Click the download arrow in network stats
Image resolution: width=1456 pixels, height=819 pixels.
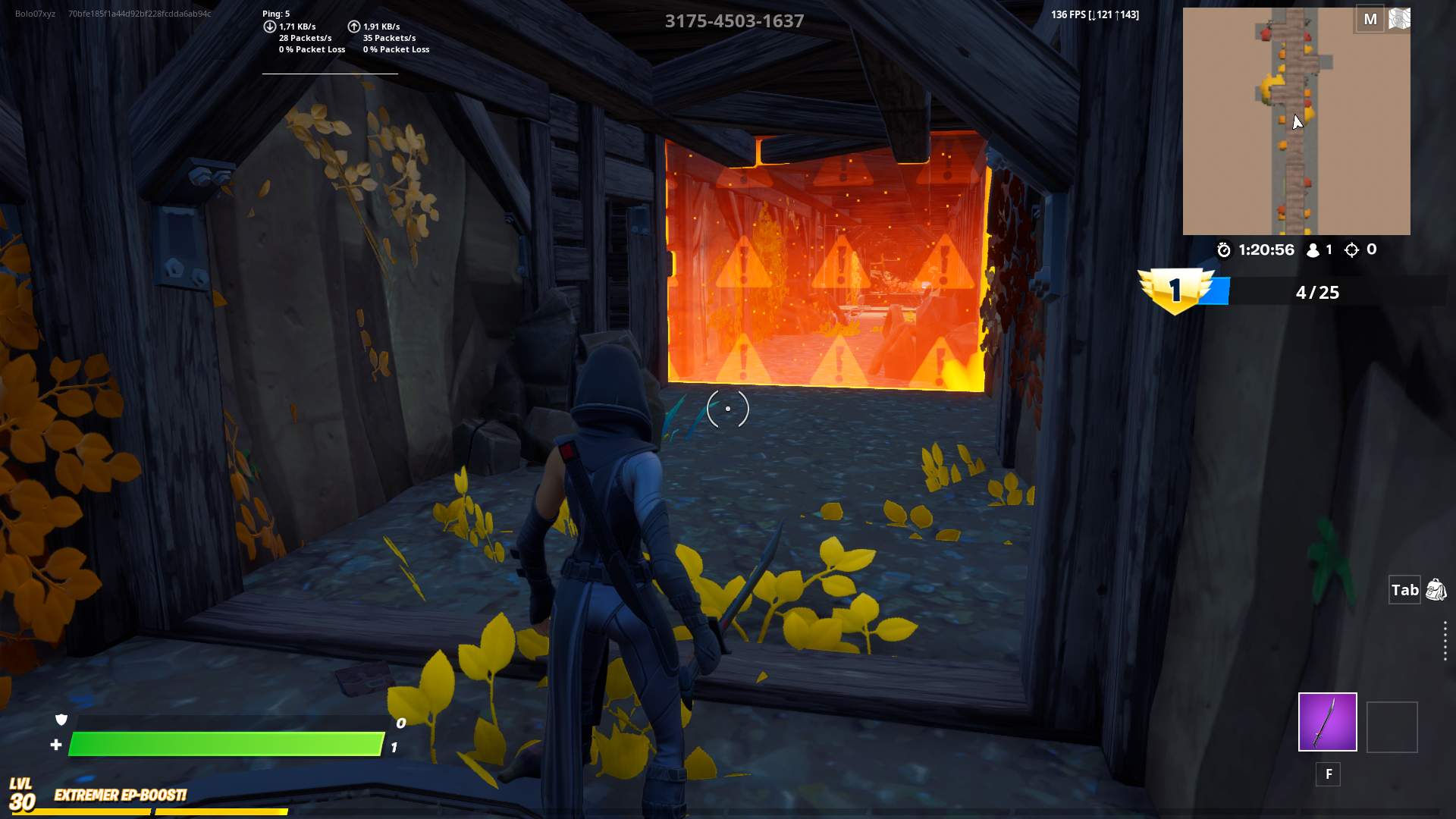point(269,26)
